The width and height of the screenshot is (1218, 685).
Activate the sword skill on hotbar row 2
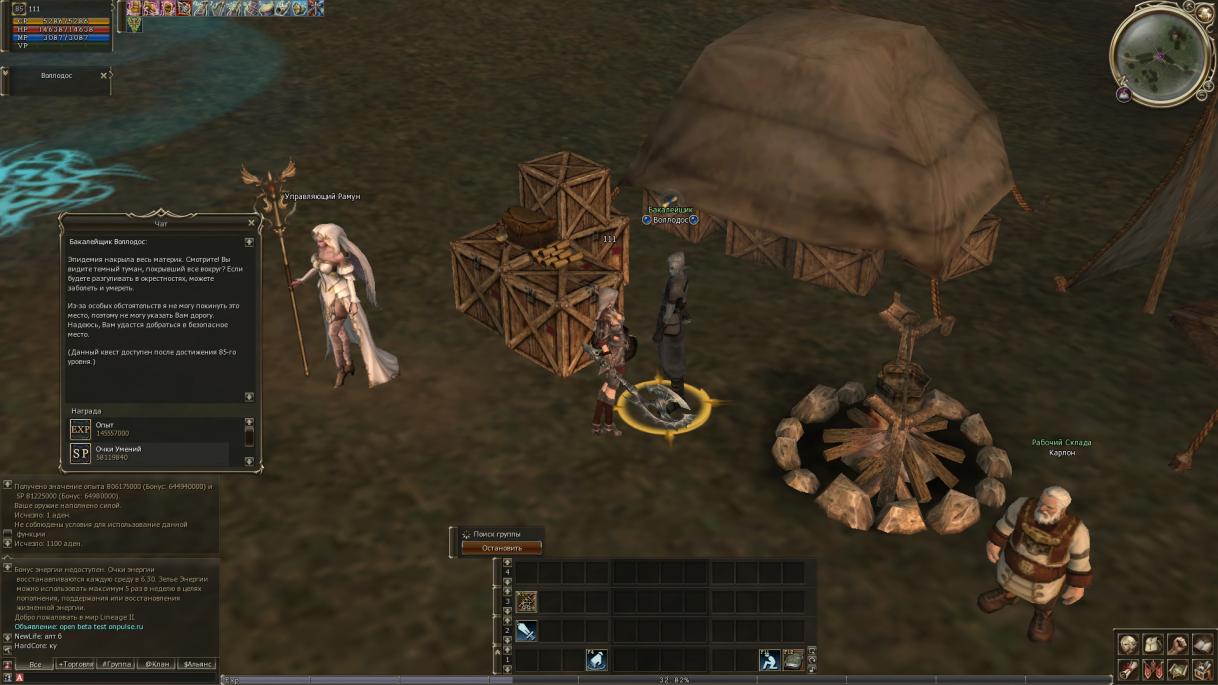pos(526,631)
